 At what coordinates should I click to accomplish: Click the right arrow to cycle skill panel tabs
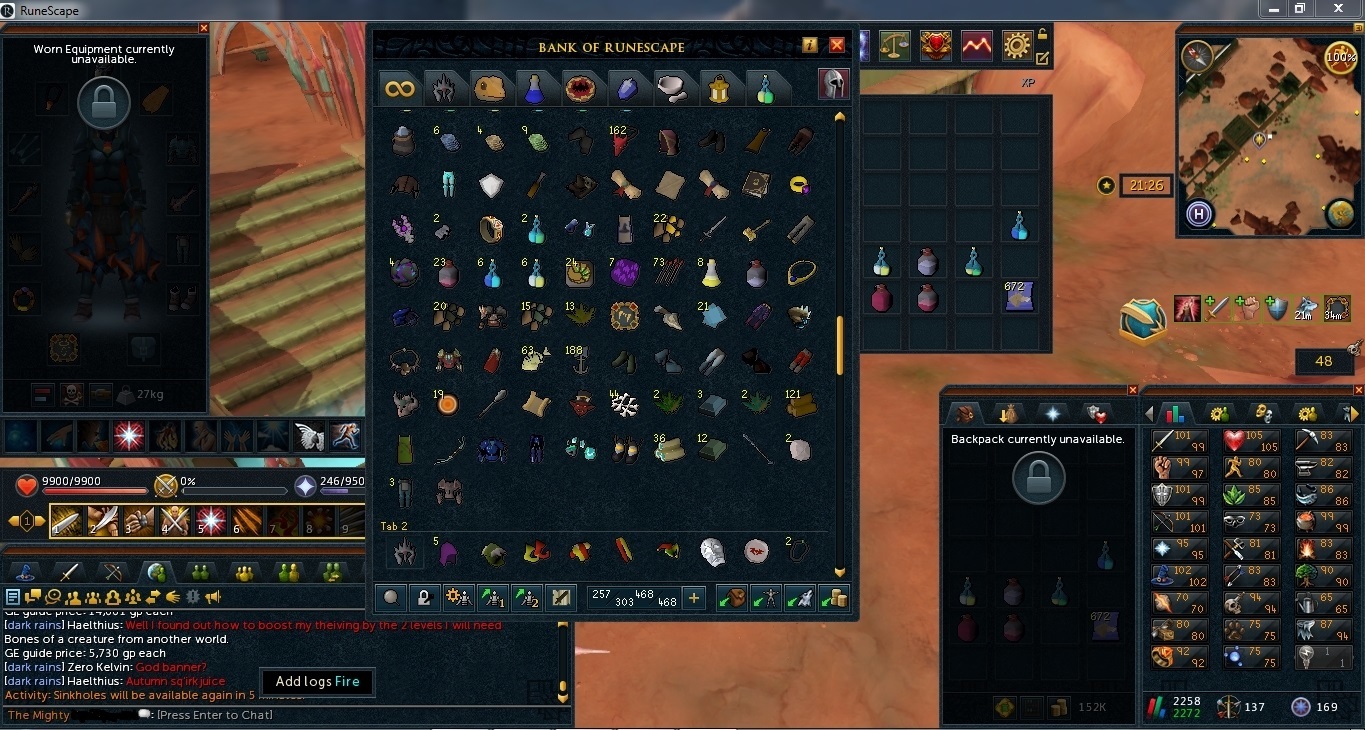tap(1354, 412)
